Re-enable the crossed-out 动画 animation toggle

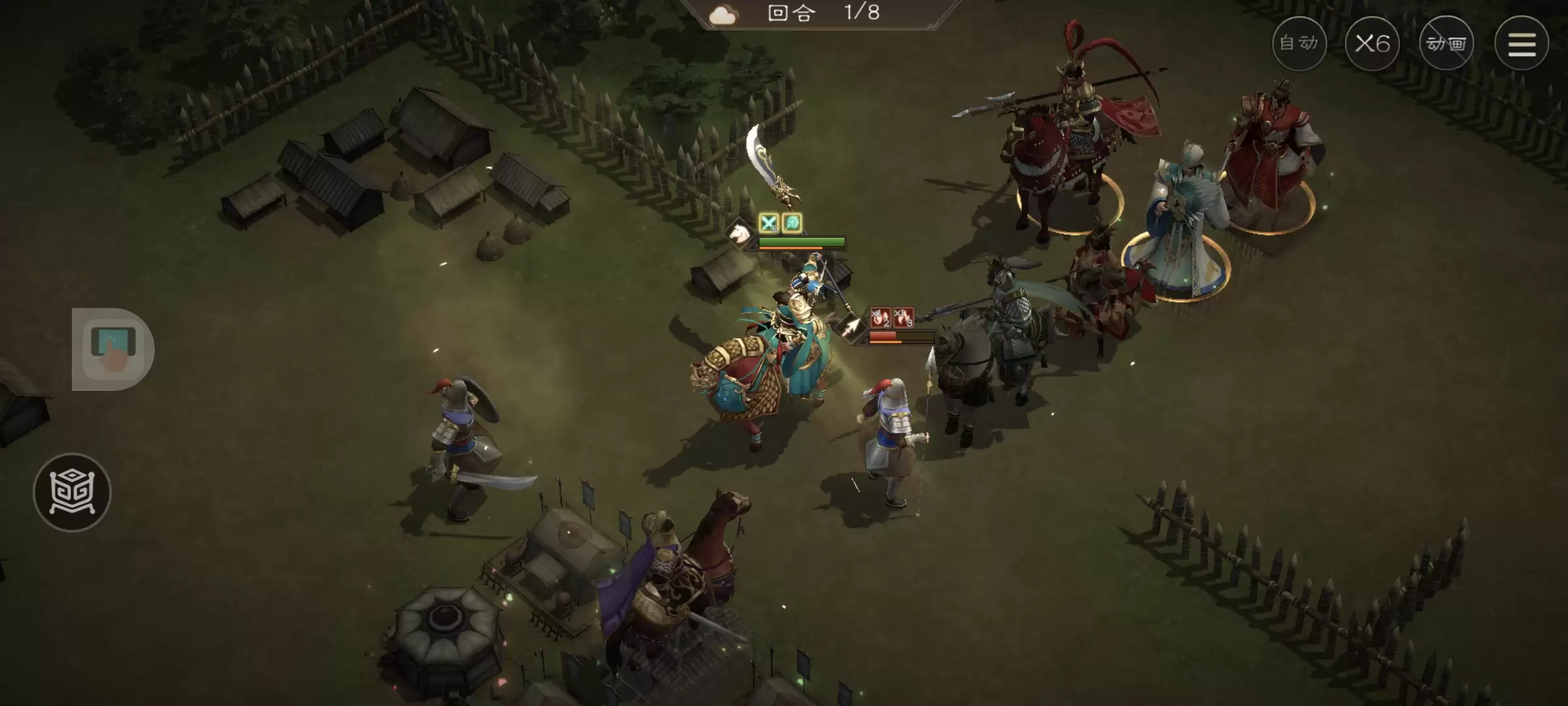1446,43
